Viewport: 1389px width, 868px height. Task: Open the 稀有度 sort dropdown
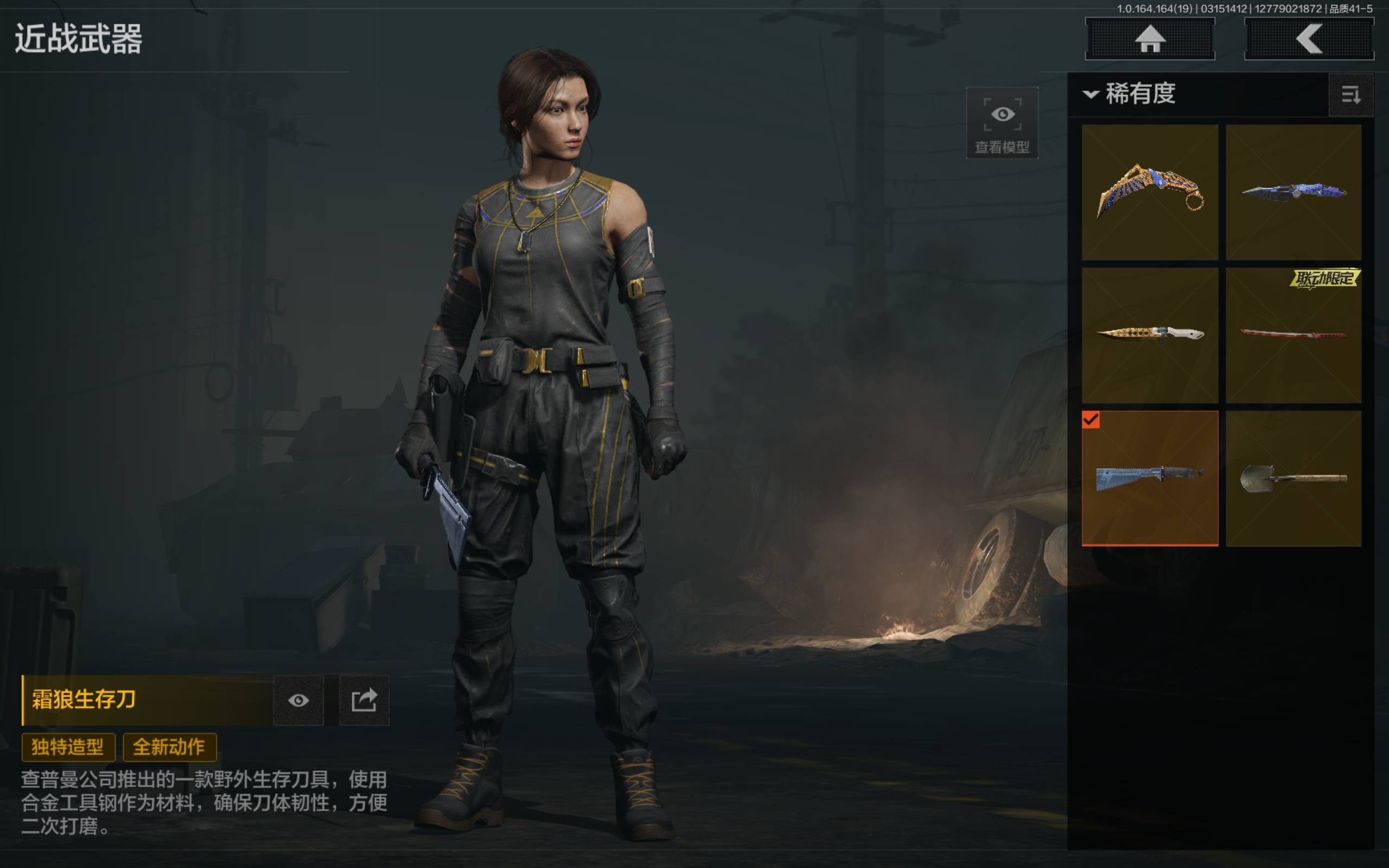[x=1130, y=93]
